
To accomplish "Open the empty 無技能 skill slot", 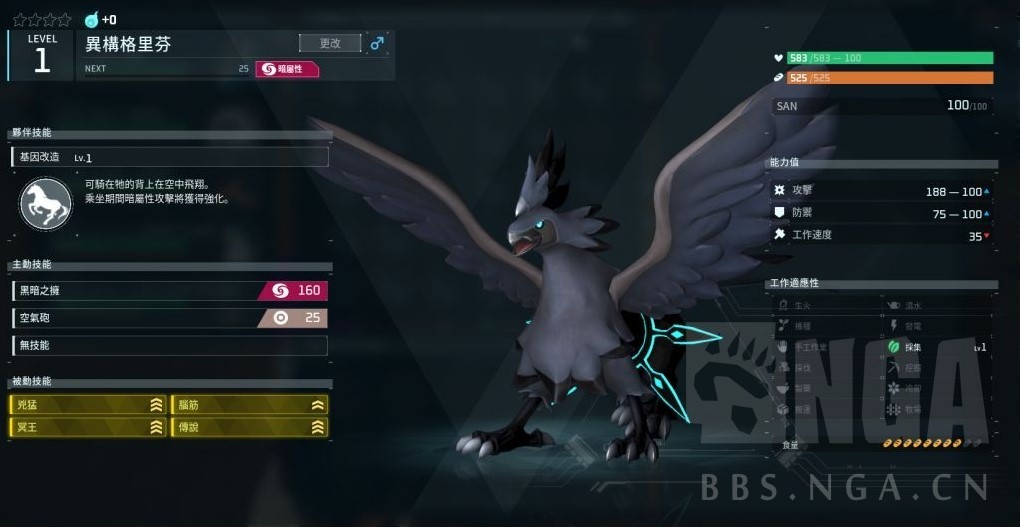I will 169,345.
